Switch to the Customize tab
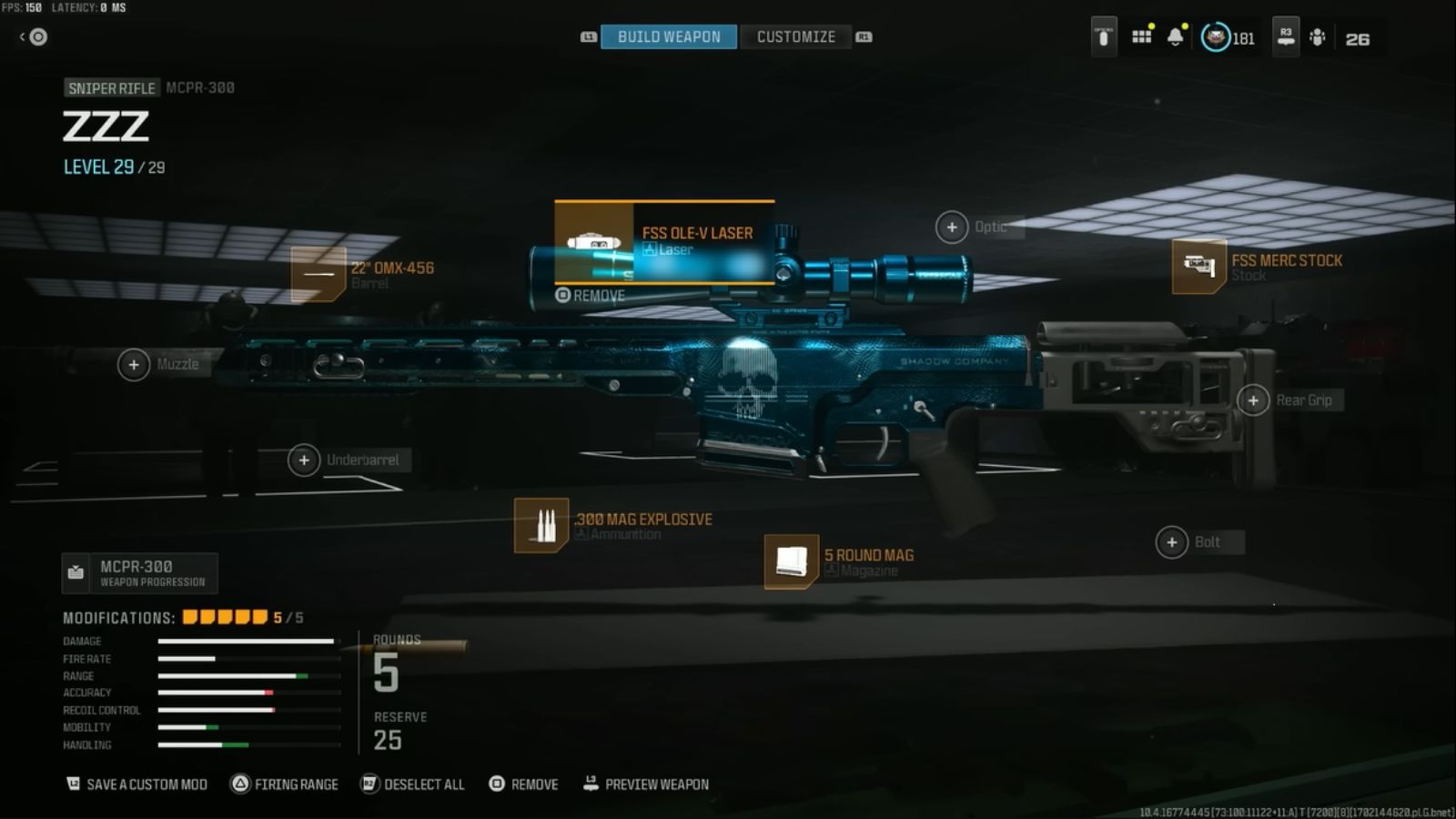This screenshot has width=1456, height=819. tap(795, 36)
